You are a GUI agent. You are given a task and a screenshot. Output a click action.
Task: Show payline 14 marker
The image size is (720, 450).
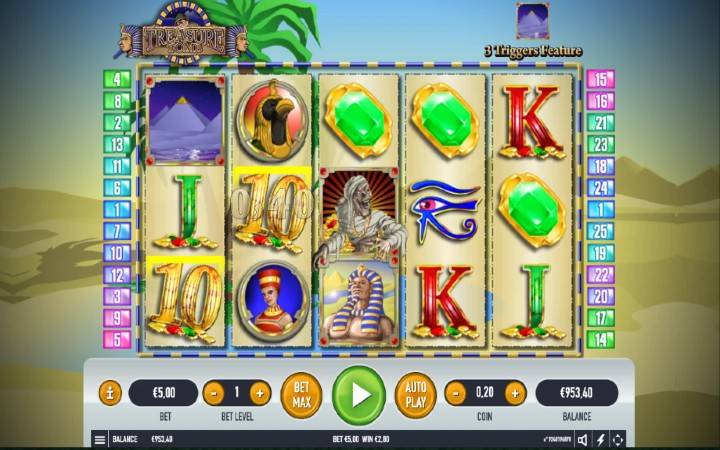pyautogui.click(x=600, y=340)
